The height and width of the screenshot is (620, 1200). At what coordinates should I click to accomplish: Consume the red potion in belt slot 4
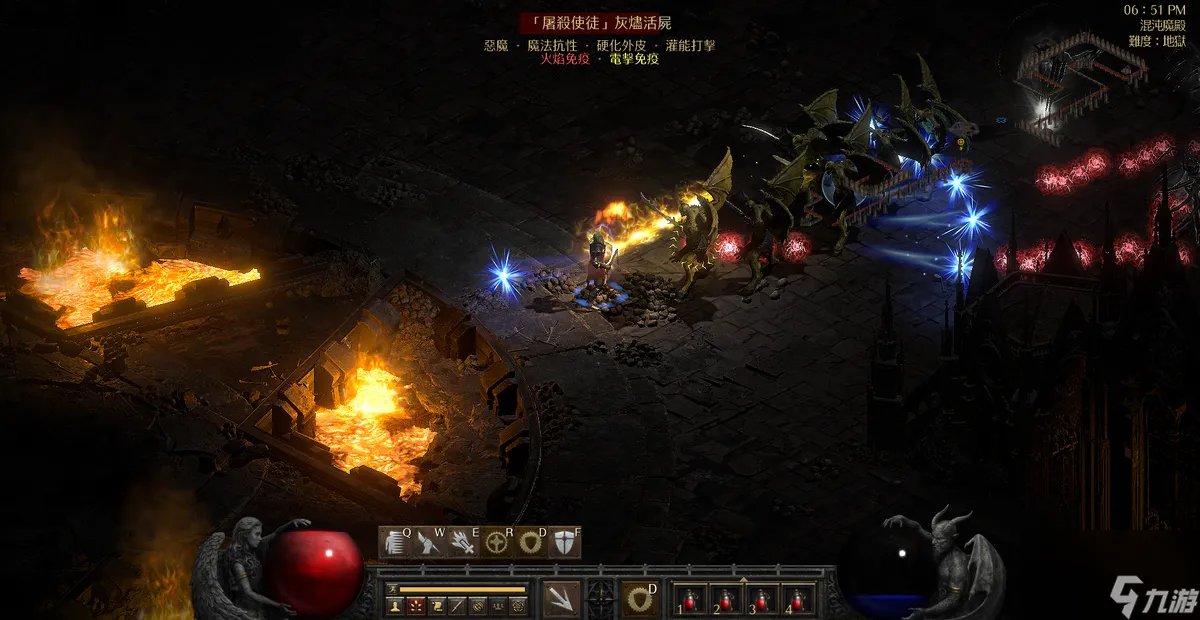point(797,599)
